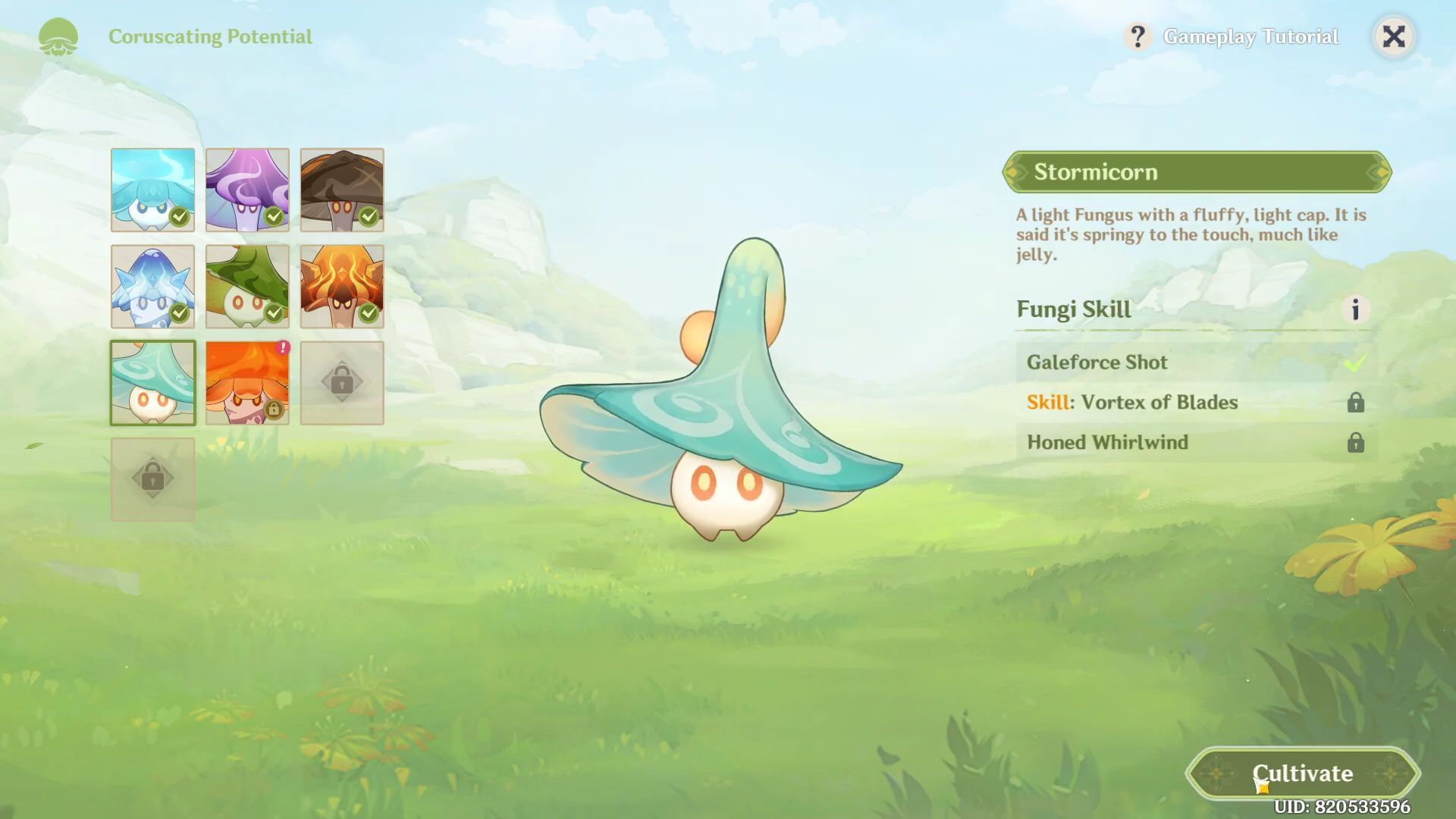Choose the icy blue winged fungus portrait

click(x=152, y=286)
